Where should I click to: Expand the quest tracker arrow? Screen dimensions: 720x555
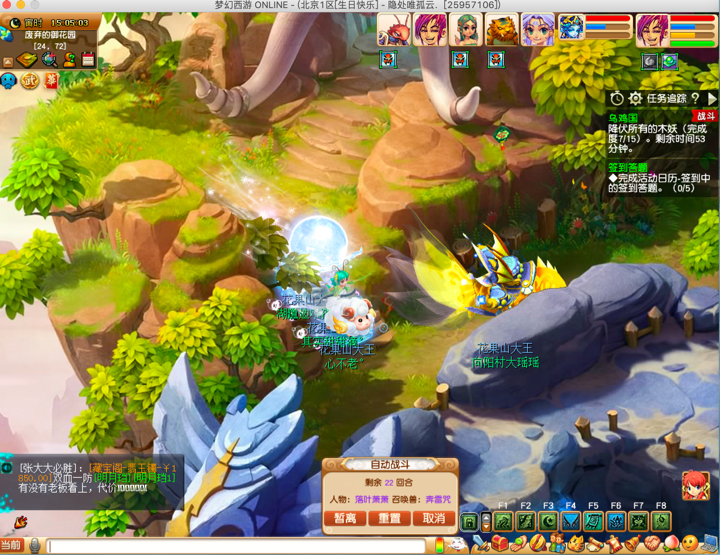tap(711, 99)
